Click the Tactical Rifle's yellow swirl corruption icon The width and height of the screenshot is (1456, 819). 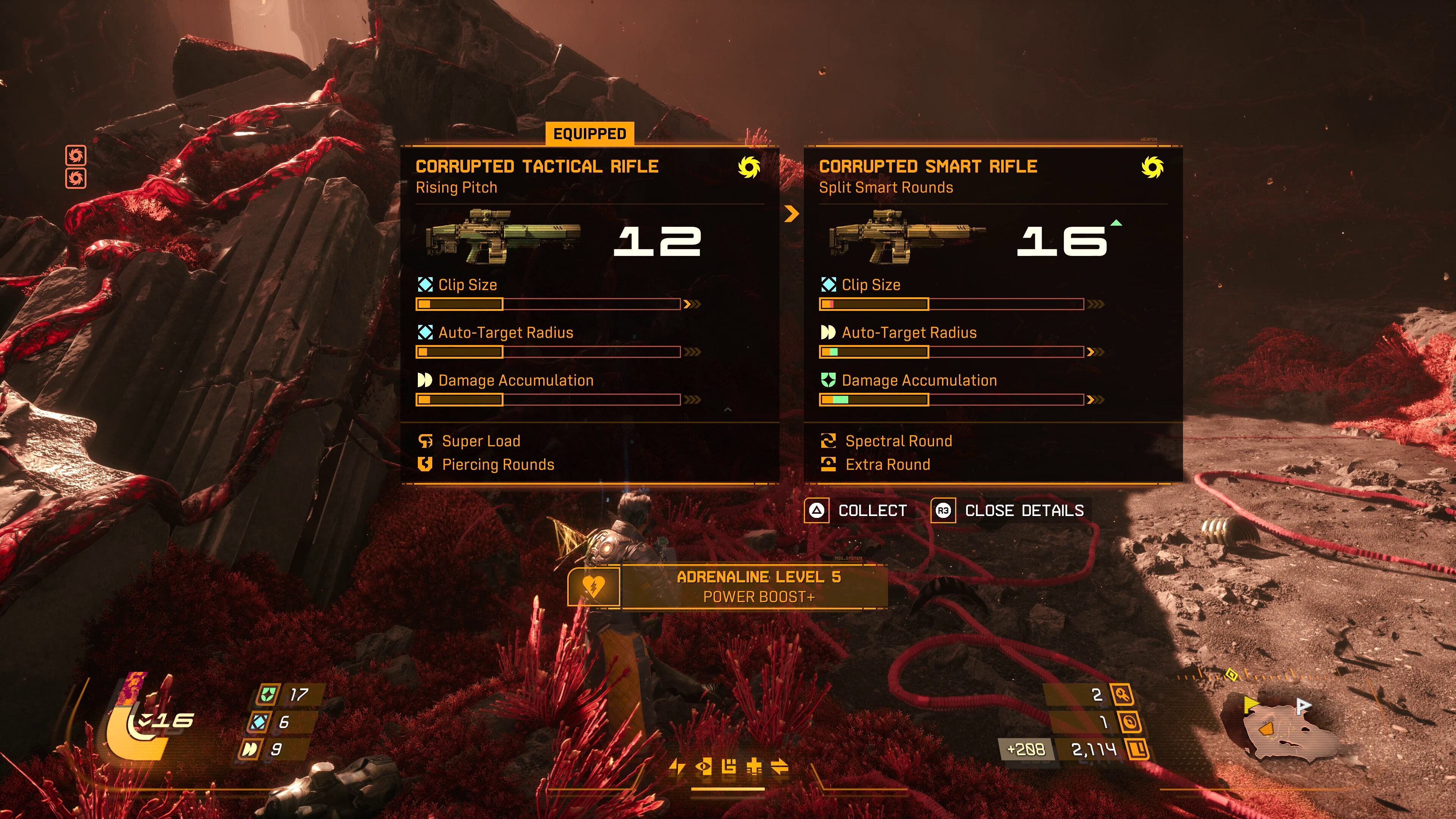pyautogui.click(x=749, y=167)
